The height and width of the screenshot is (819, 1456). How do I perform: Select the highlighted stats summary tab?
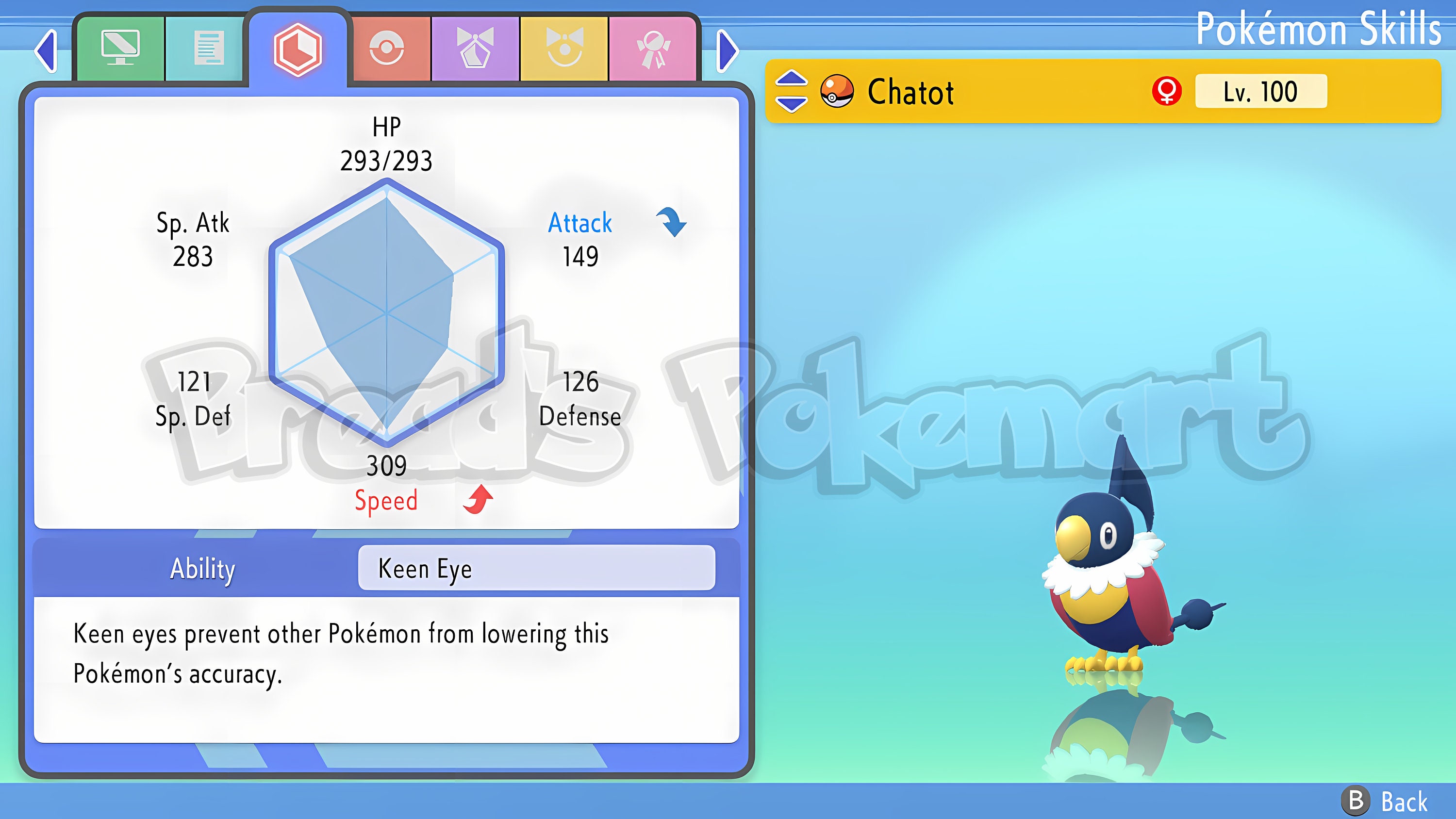(298, 50)
